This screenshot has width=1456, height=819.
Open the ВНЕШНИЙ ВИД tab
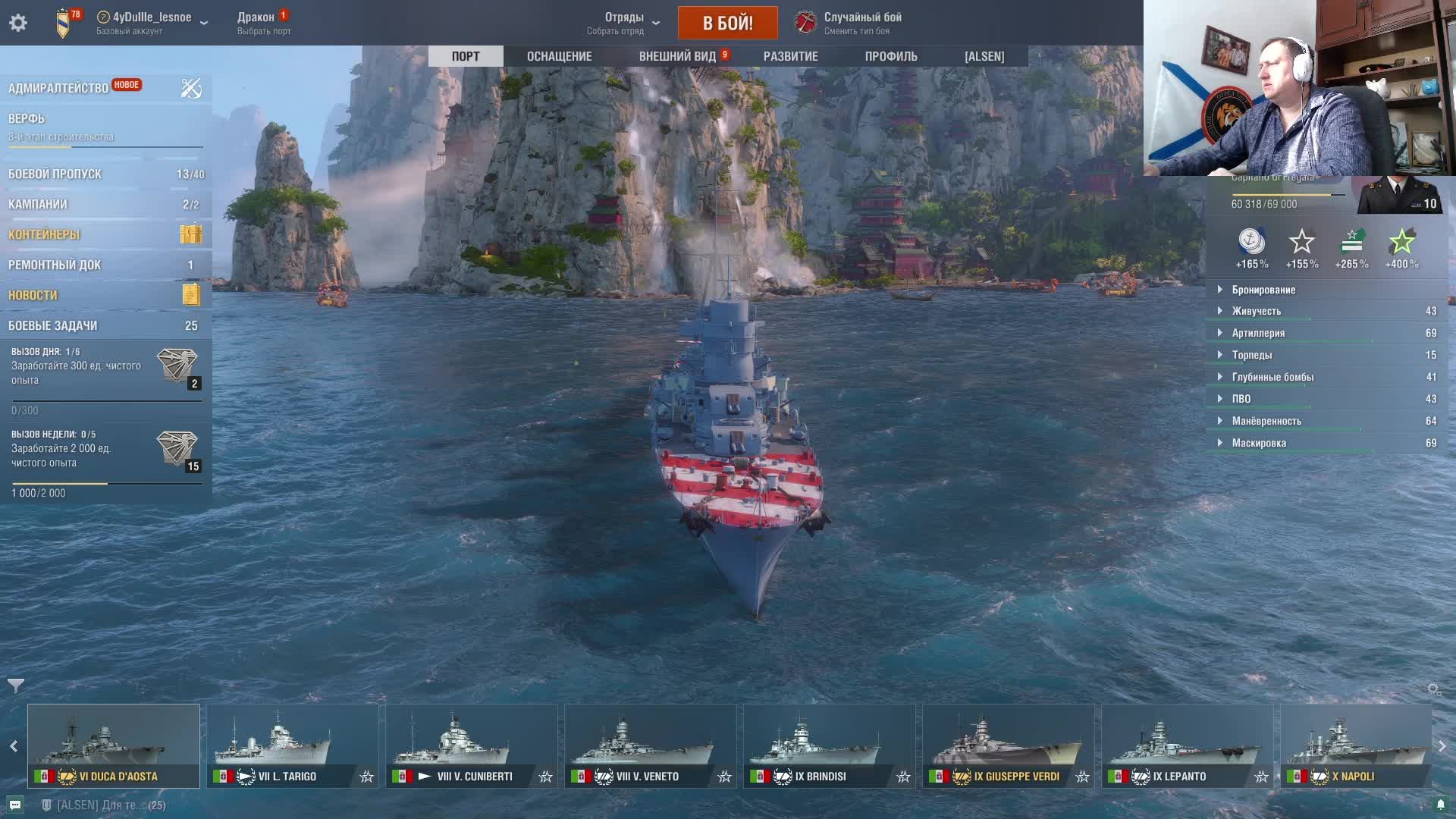click(677, 56)
